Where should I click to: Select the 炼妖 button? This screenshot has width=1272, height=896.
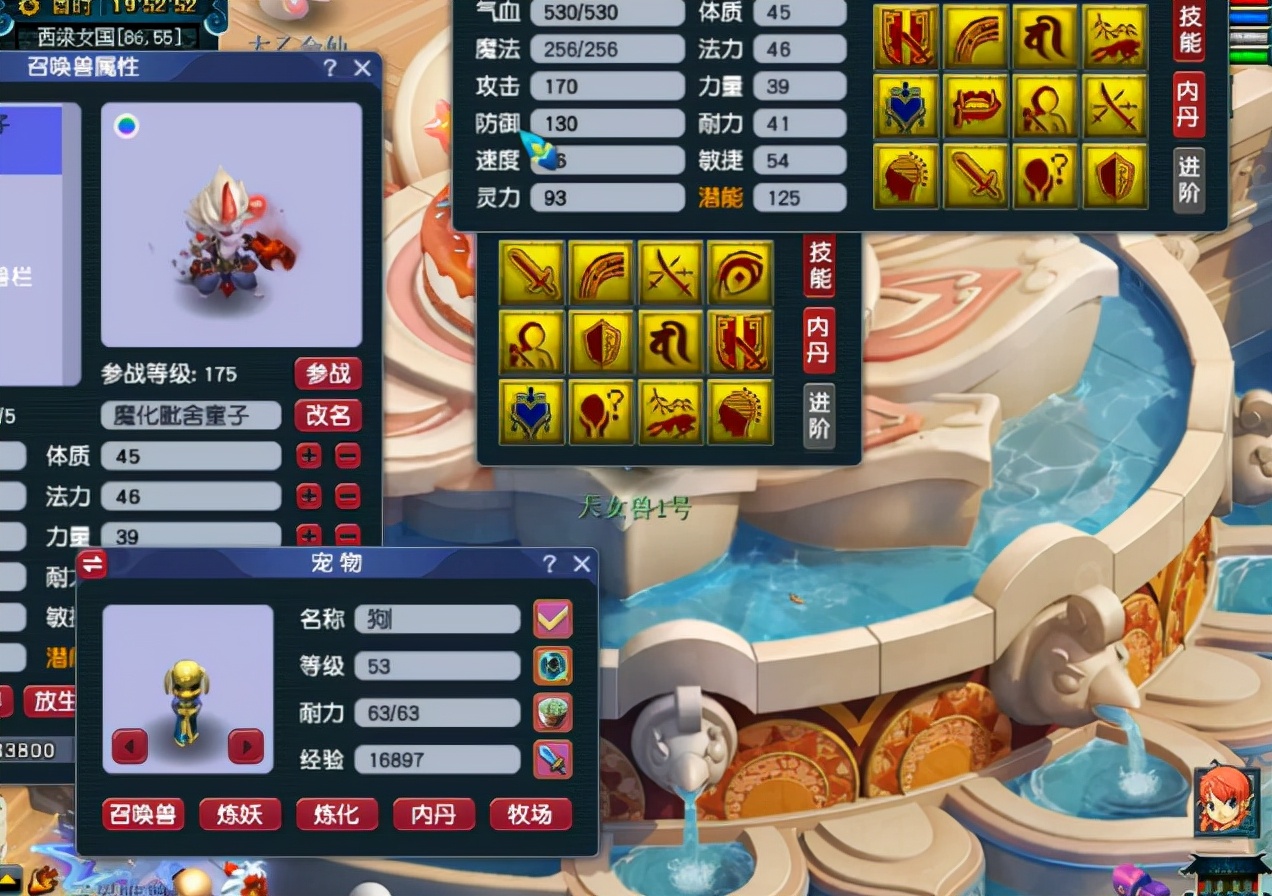coord(240,814)
